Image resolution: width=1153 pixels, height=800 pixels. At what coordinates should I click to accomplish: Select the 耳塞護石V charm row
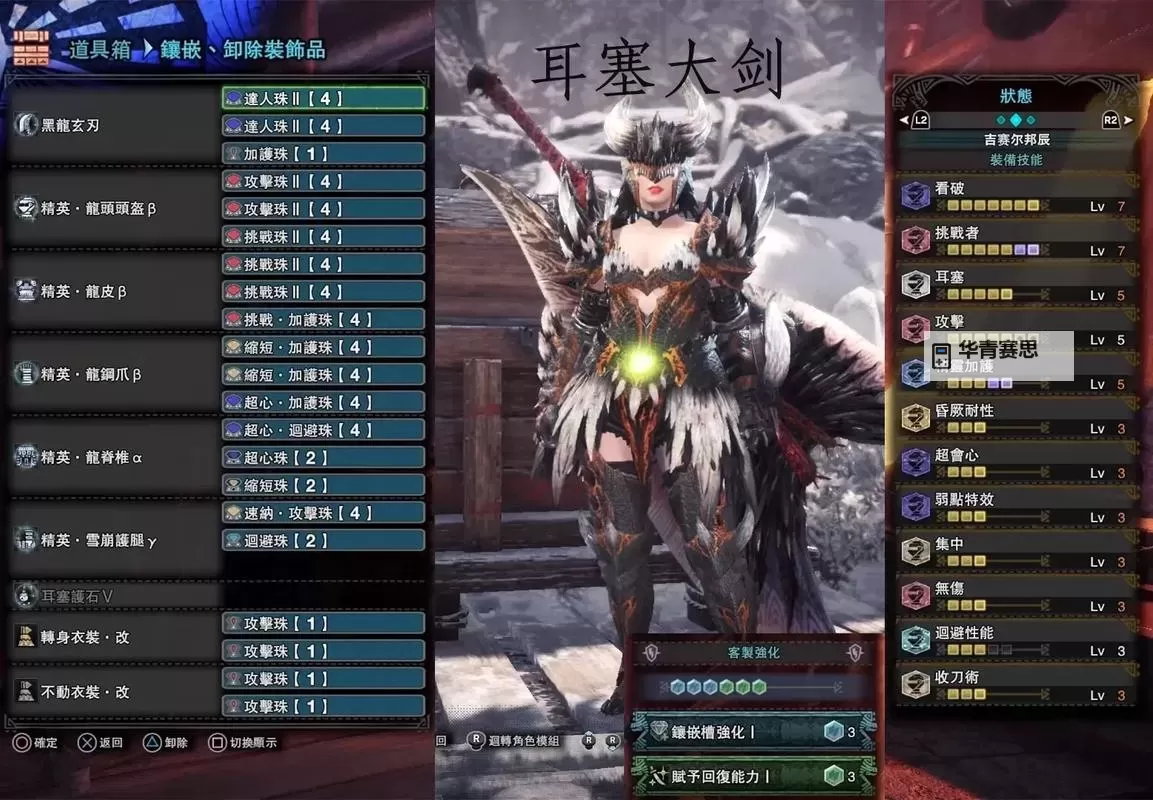pos(112,596)
